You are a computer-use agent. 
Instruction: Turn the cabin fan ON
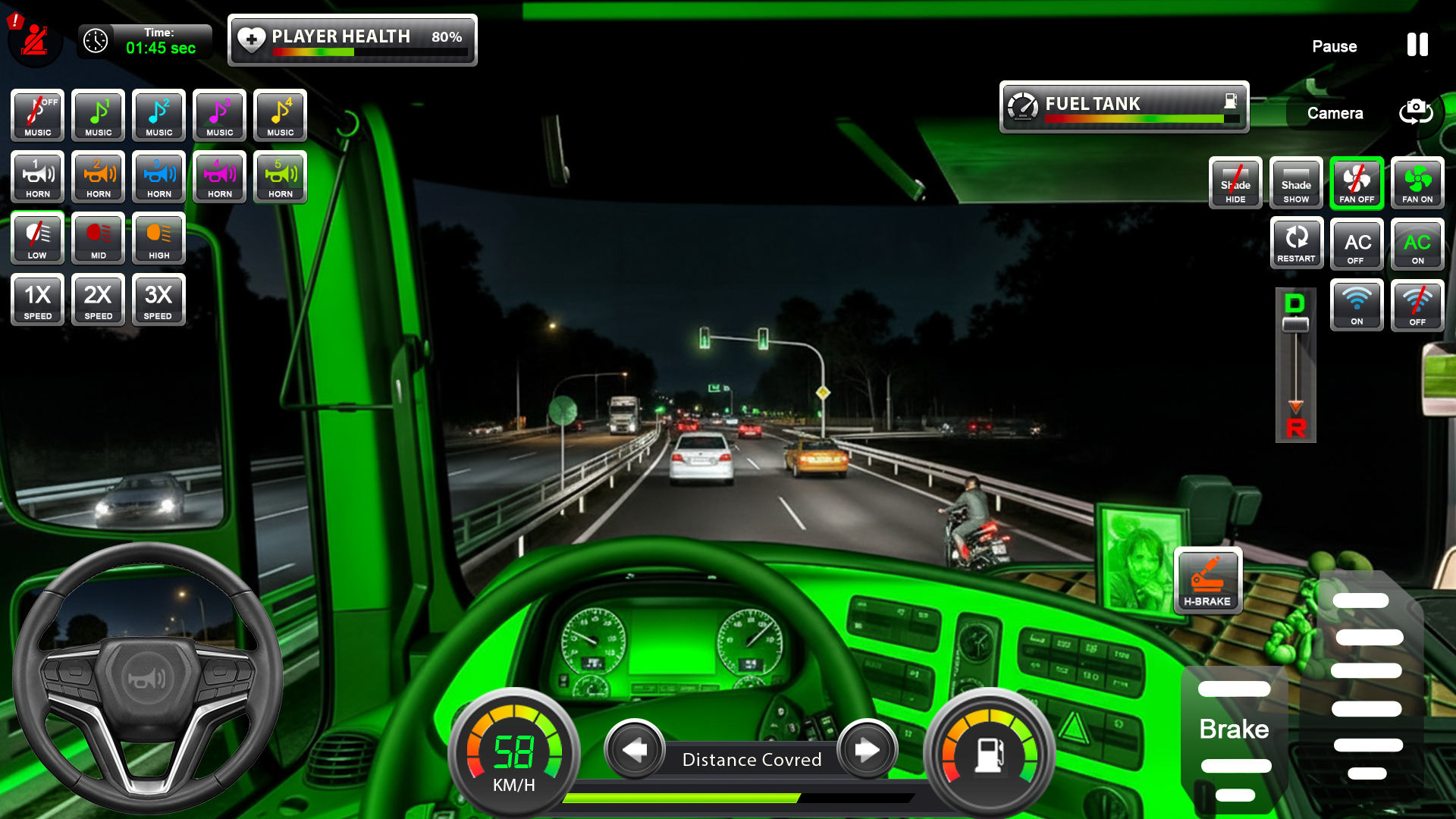click(1417, 183)
